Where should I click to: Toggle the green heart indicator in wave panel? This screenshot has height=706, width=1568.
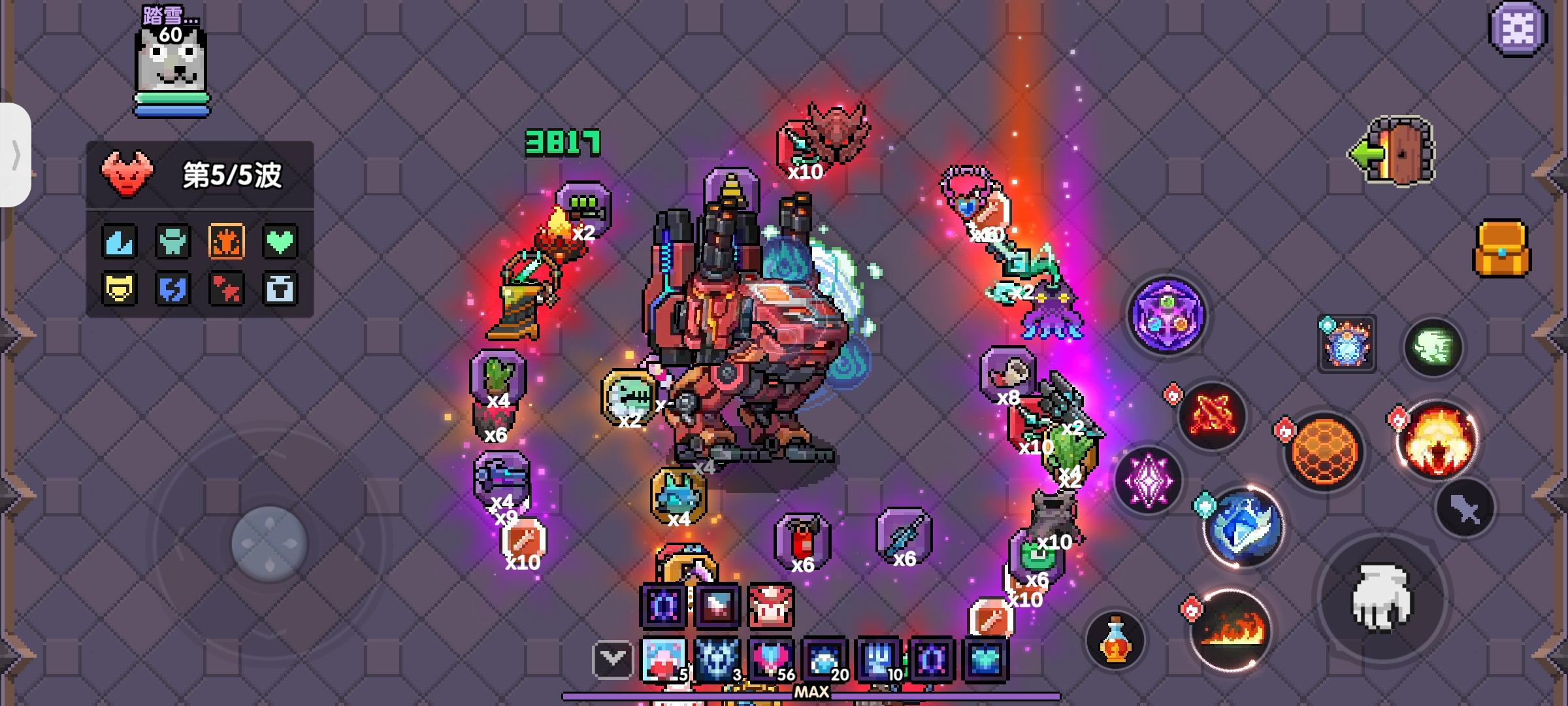point(281,241)
